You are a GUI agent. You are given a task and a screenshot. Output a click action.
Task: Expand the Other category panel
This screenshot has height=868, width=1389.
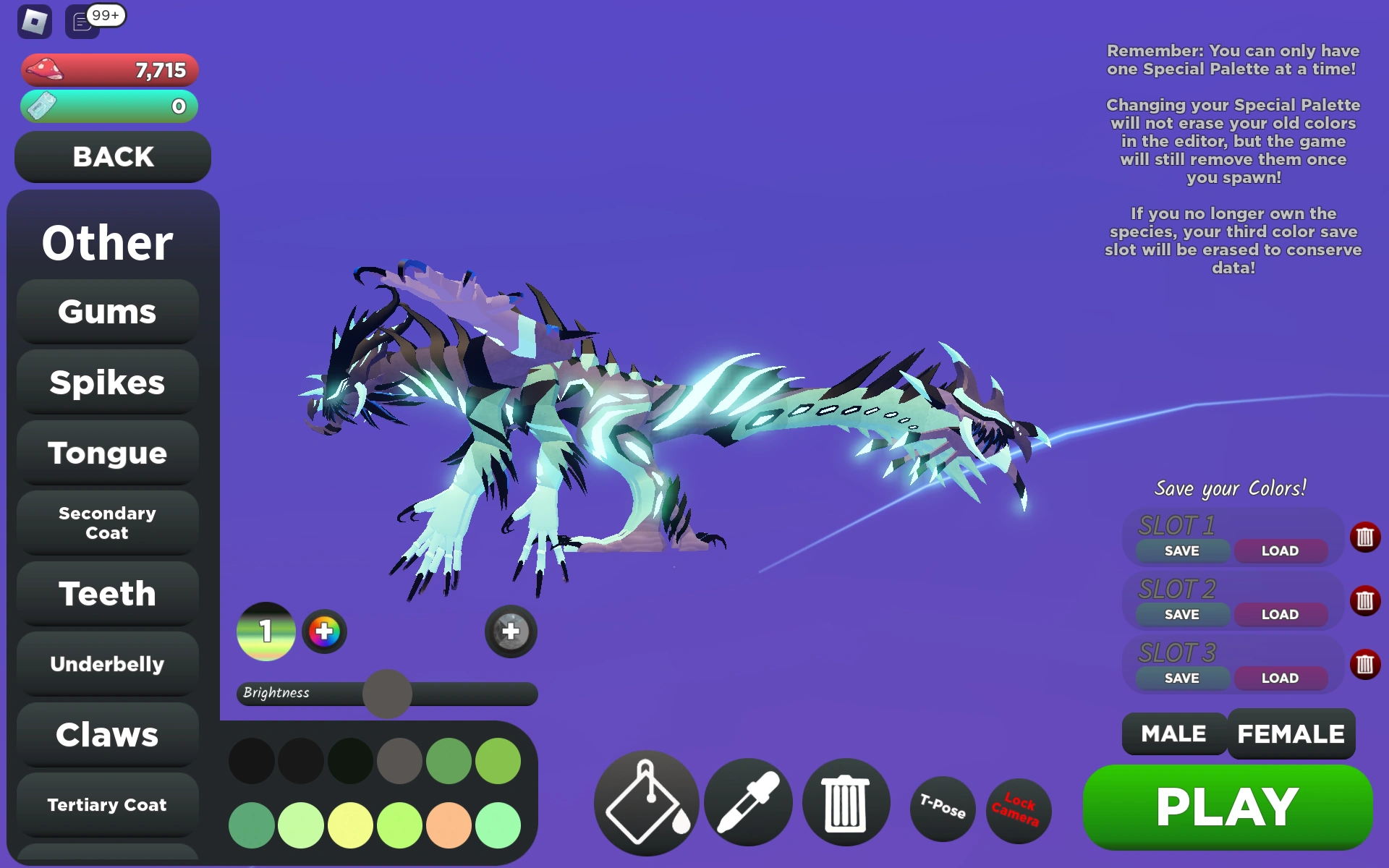(x=106, y=242)
